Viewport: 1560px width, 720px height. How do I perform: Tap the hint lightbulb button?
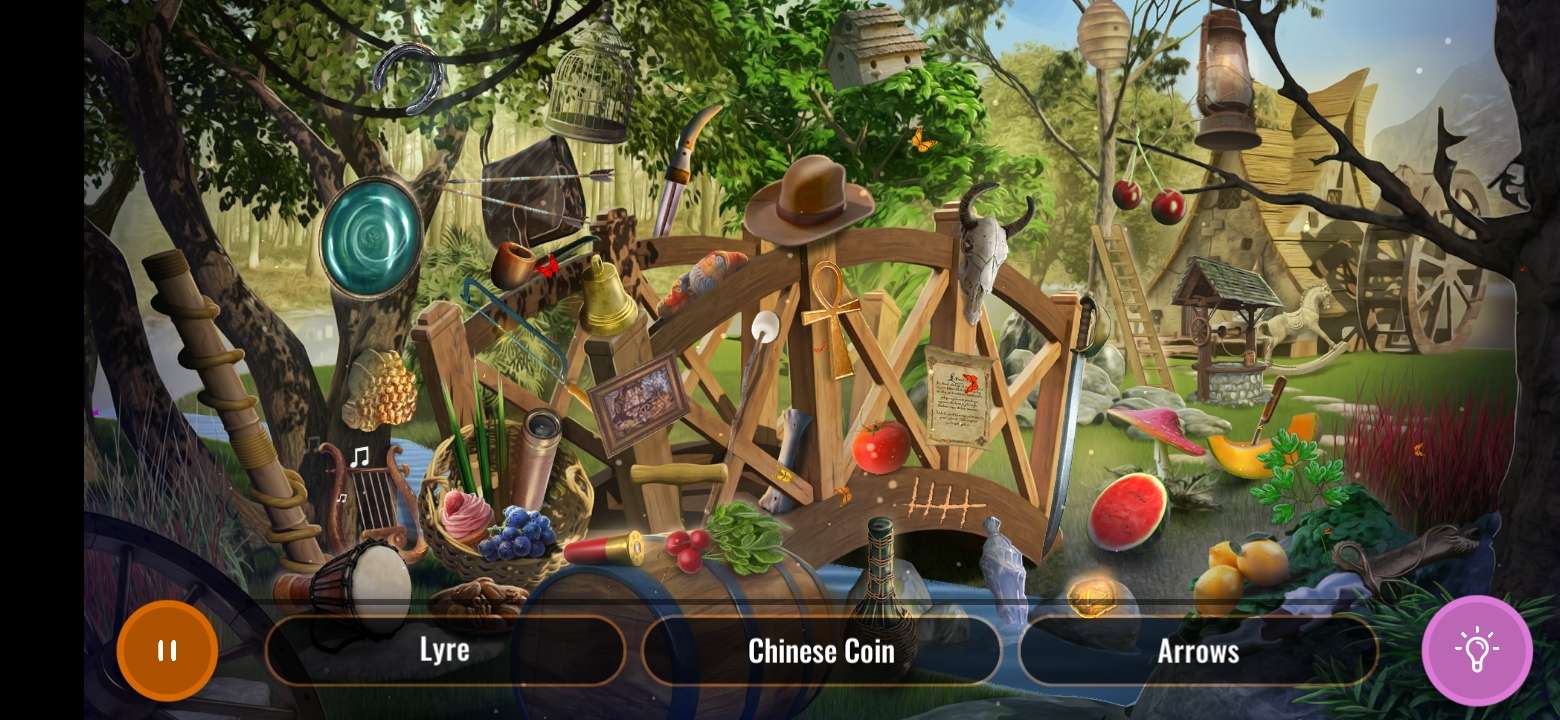1478,651
